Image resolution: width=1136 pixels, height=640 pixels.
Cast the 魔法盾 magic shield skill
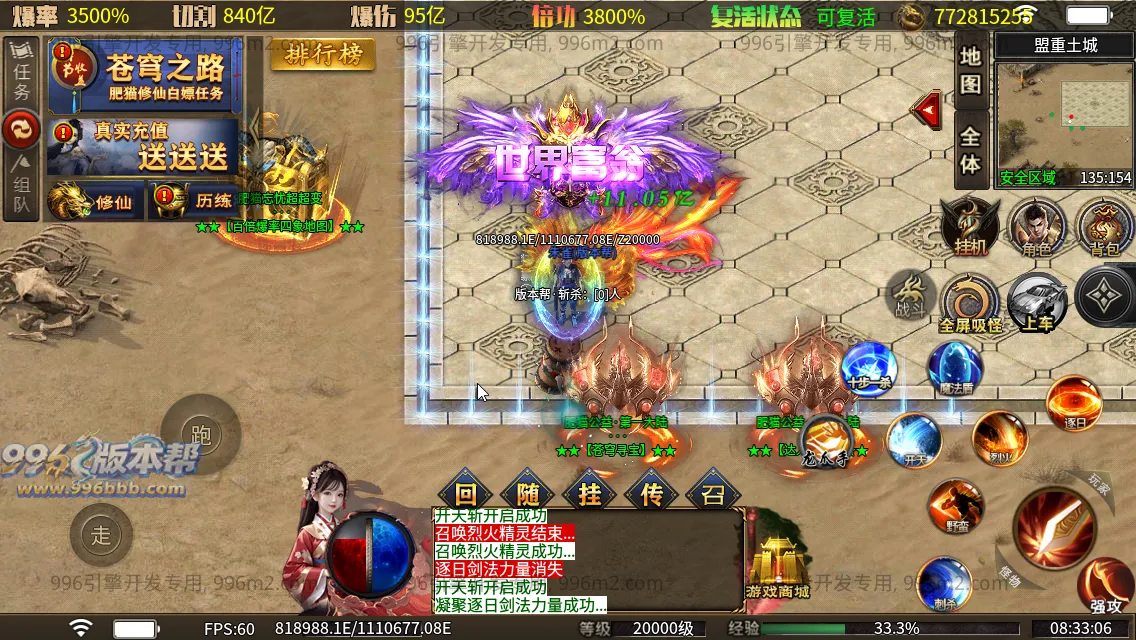(x=954, y=368)
